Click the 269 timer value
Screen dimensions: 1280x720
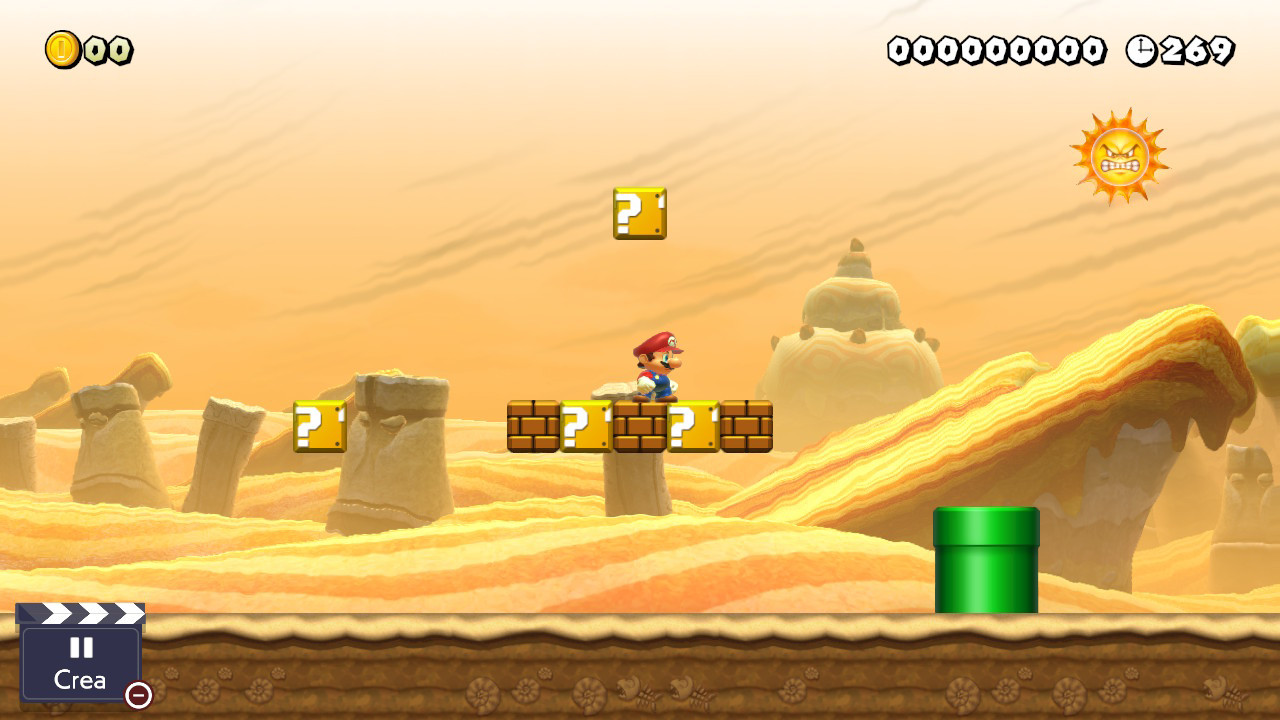(x=1195, y=47)
